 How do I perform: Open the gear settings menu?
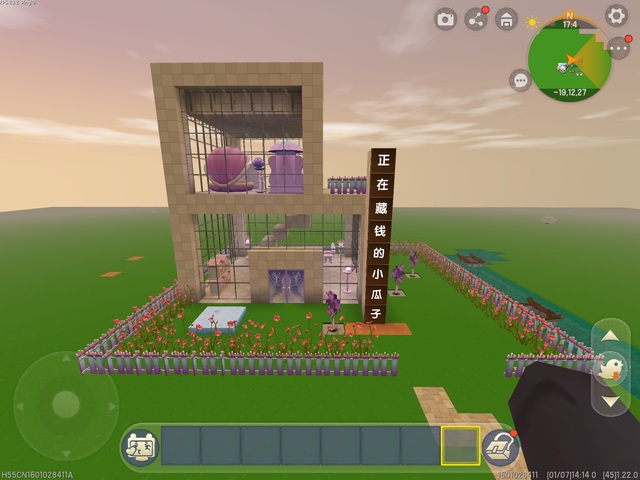617,16
